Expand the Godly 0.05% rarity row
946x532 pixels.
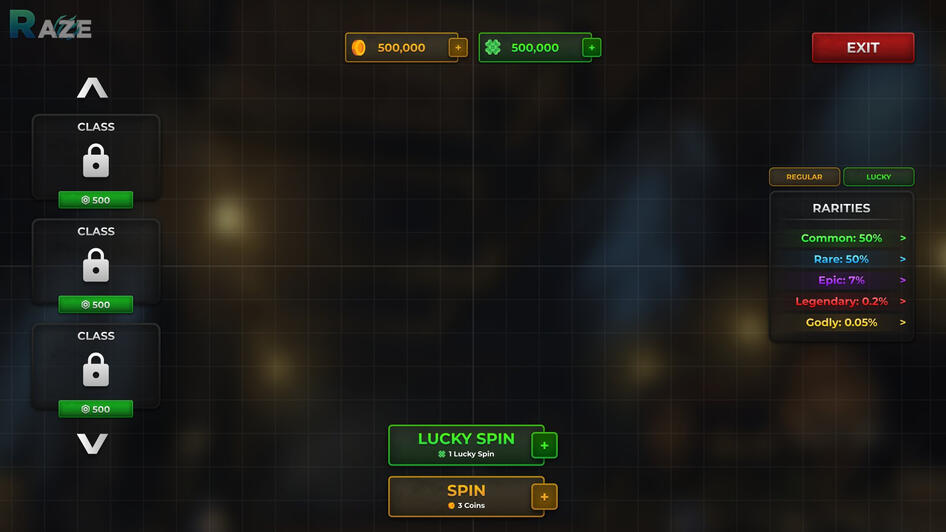coord(903,322)
